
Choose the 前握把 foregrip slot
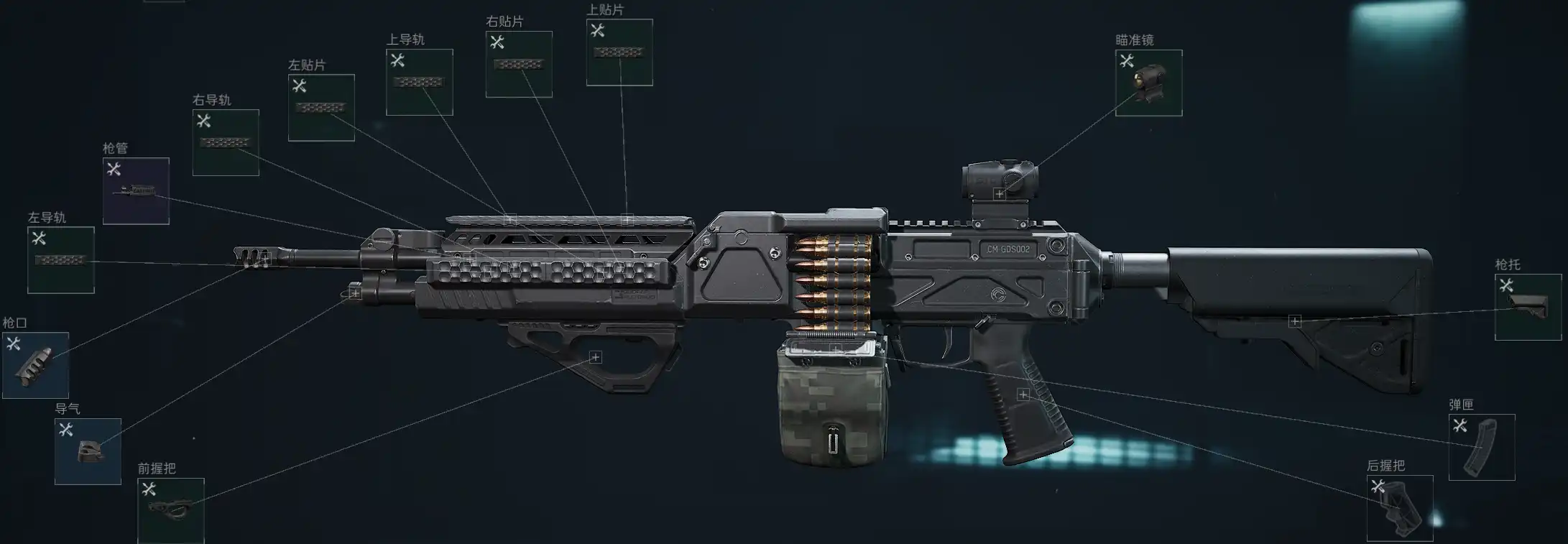171,510
